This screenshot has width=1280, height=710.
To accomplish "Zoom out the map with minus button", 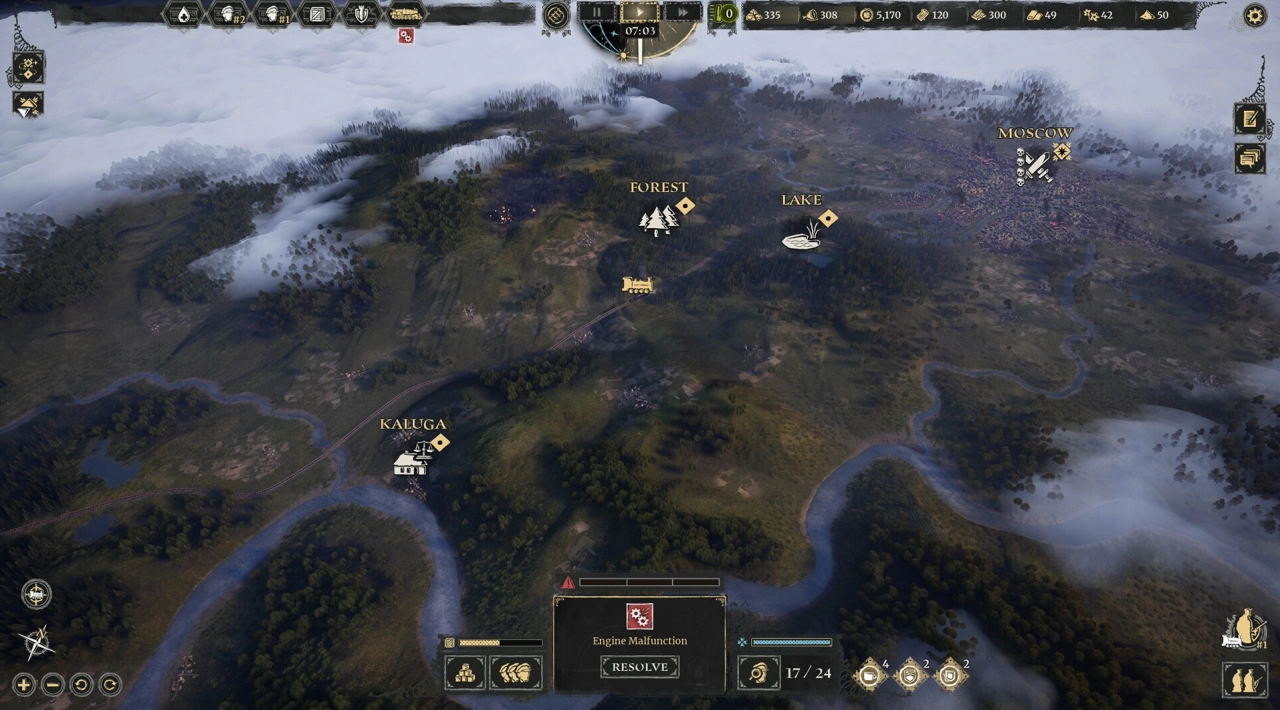I will (53, 685).
